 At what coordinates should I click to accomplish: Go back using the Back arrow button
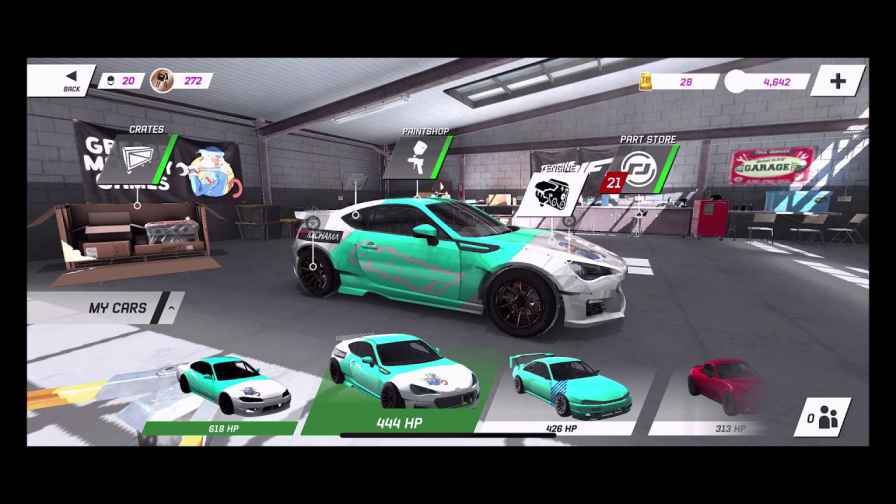coord(70,80)
